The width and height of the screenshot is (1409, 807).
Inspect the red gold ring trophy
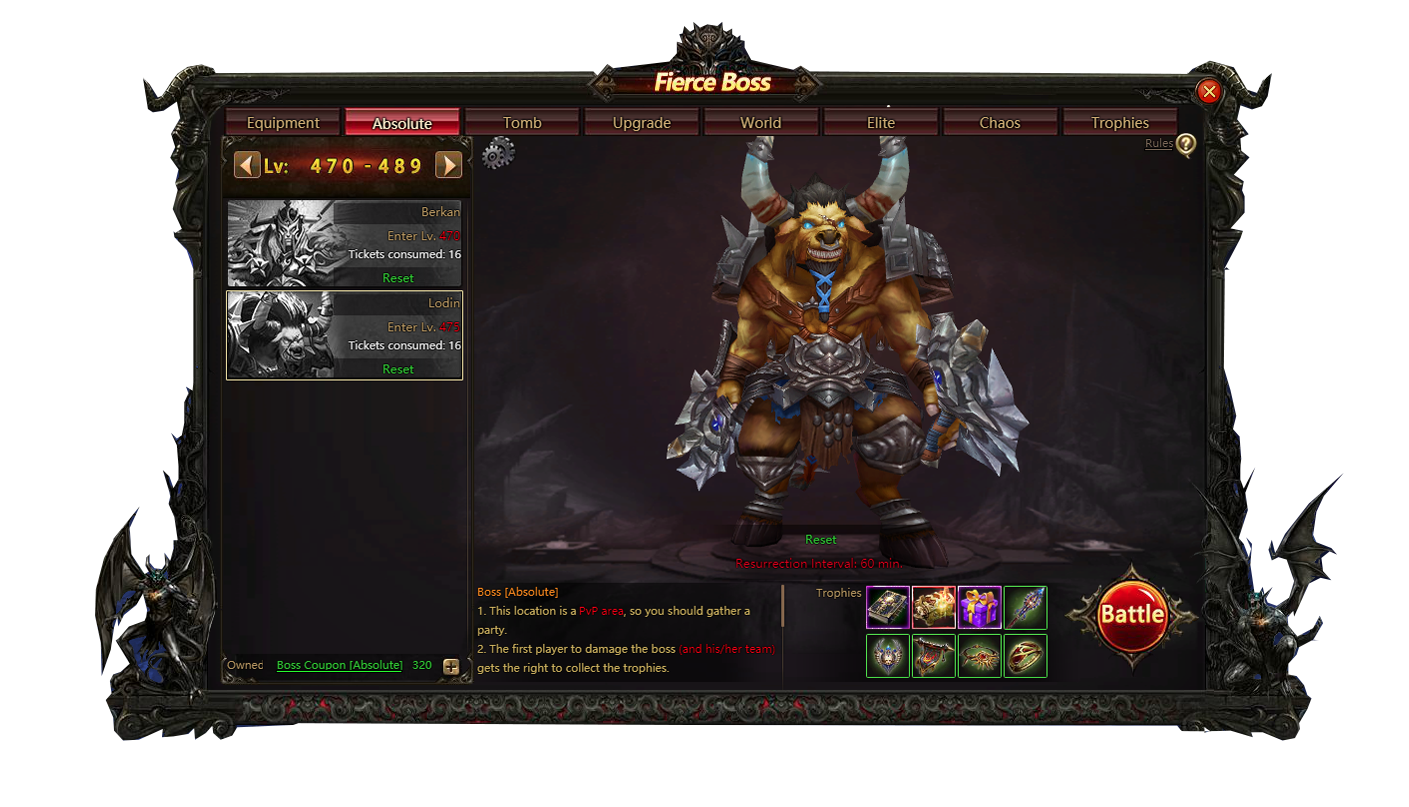point(1026,656)
